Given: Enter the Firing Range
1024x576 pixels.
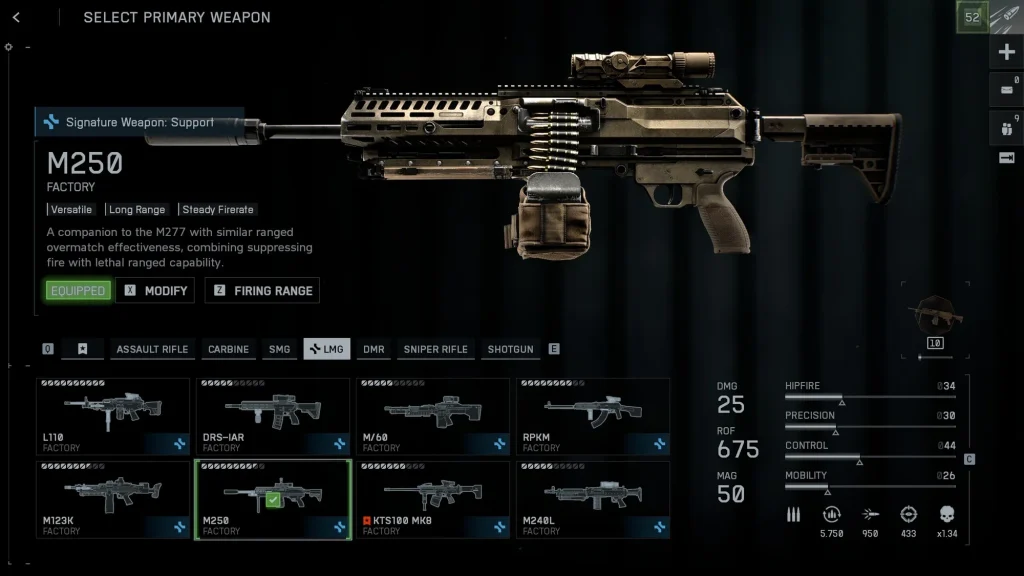Looking at the screenshot, I should (x=262, y=291).
